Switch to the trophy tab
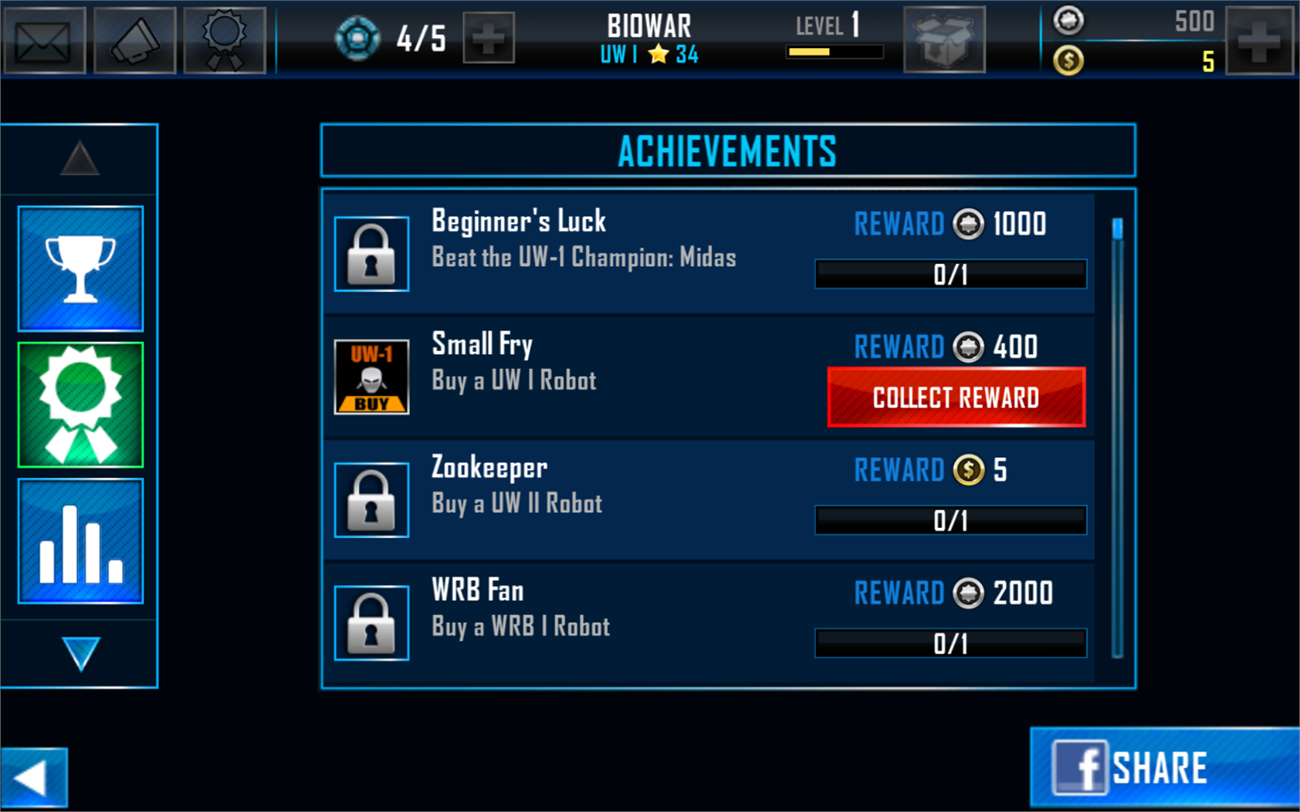The image size is (1300, 812). click(x=80, y=268)
